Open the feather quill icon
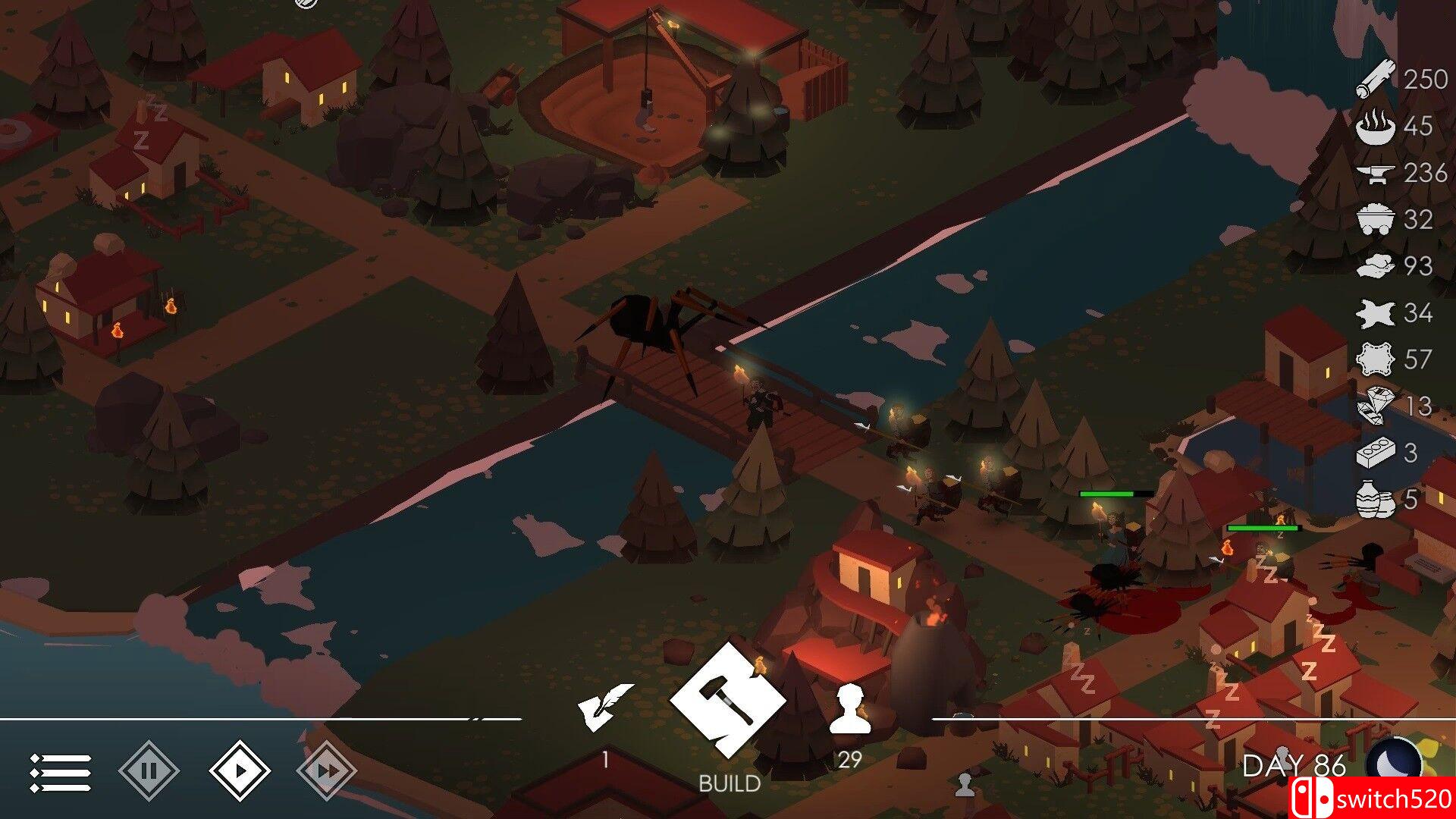Image resolution: width=1456 pixels, height=819 pixels. [604, 707]
